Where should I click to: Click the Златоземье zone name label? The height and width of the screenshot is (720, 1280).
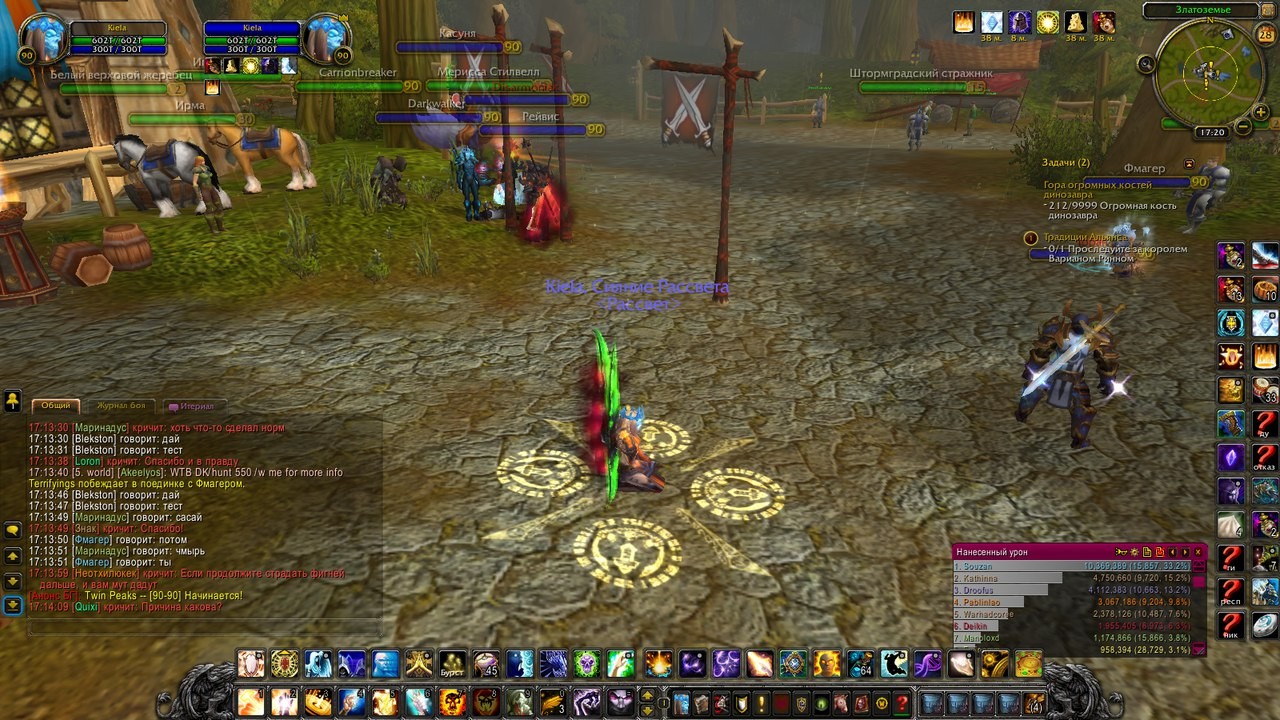tap(1199, 10)
